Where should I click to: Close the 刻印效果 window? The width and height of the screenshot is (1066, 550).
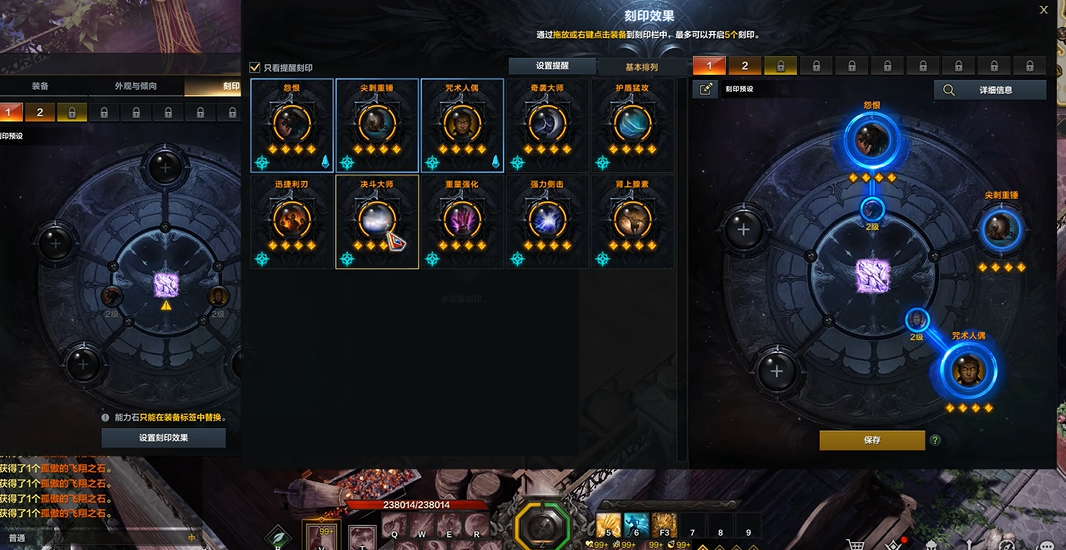(x=1044, y=10)
